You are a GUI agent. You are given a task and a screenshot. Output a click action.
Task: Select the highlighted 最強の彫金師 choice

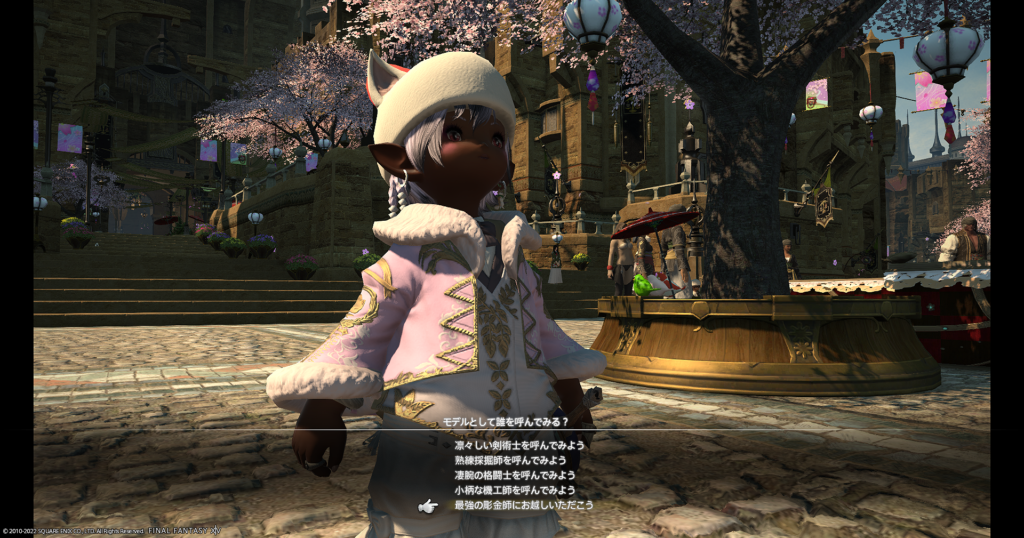pos(523,505)
